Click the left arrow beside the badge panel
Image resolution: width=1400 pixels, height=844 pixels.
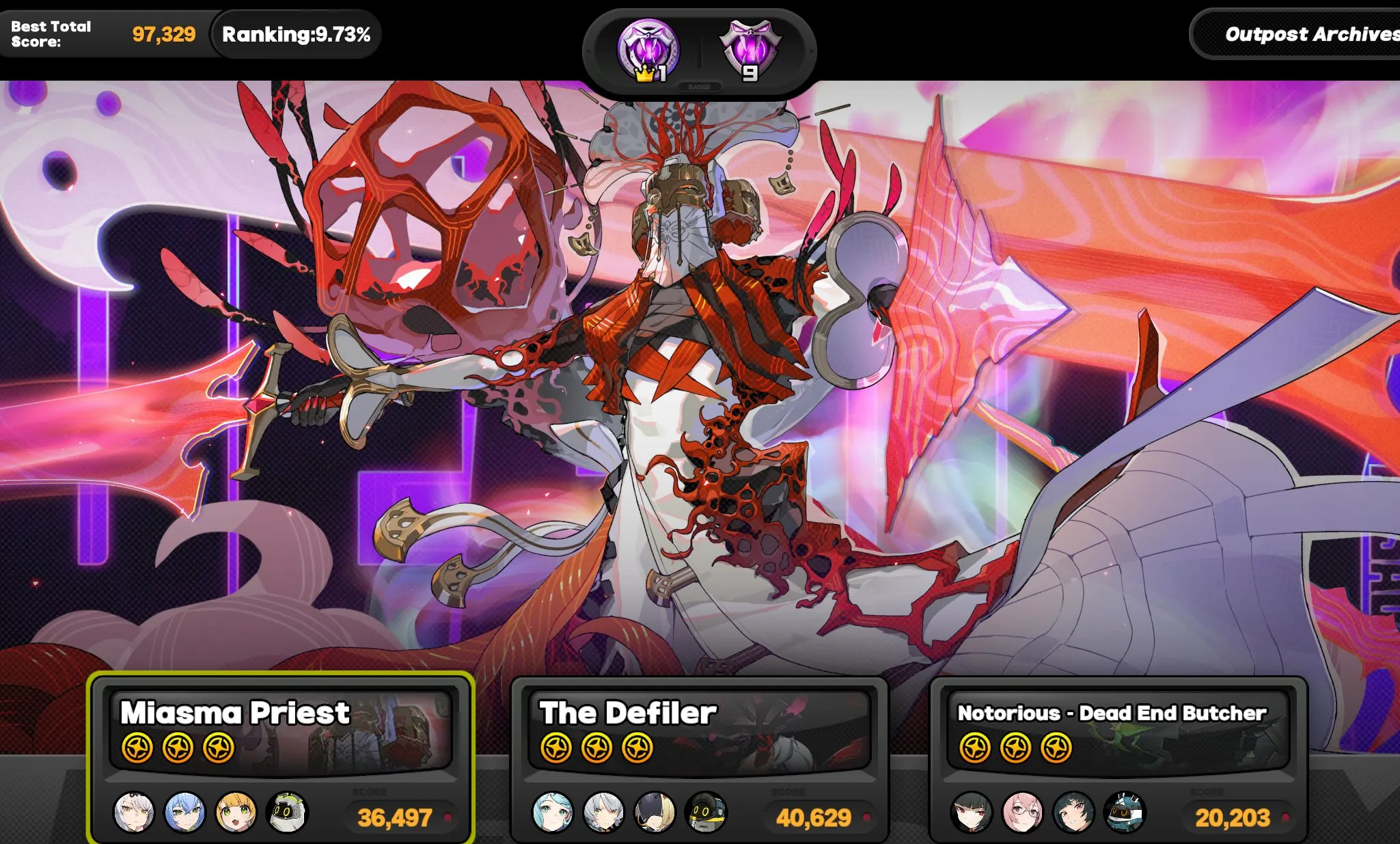589,51
